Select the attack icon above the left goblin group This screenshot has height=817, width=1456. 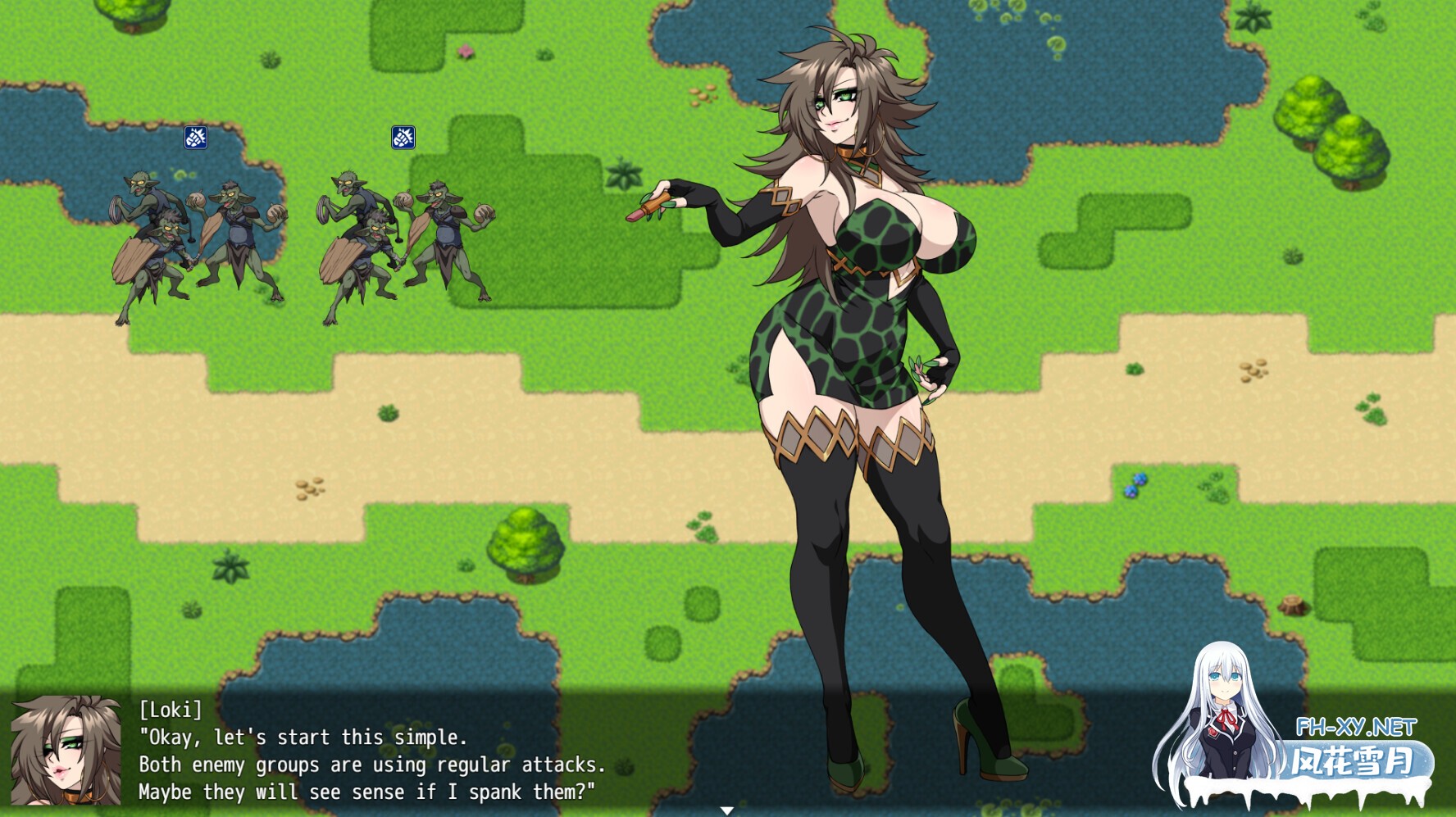[x=194, y=139]
